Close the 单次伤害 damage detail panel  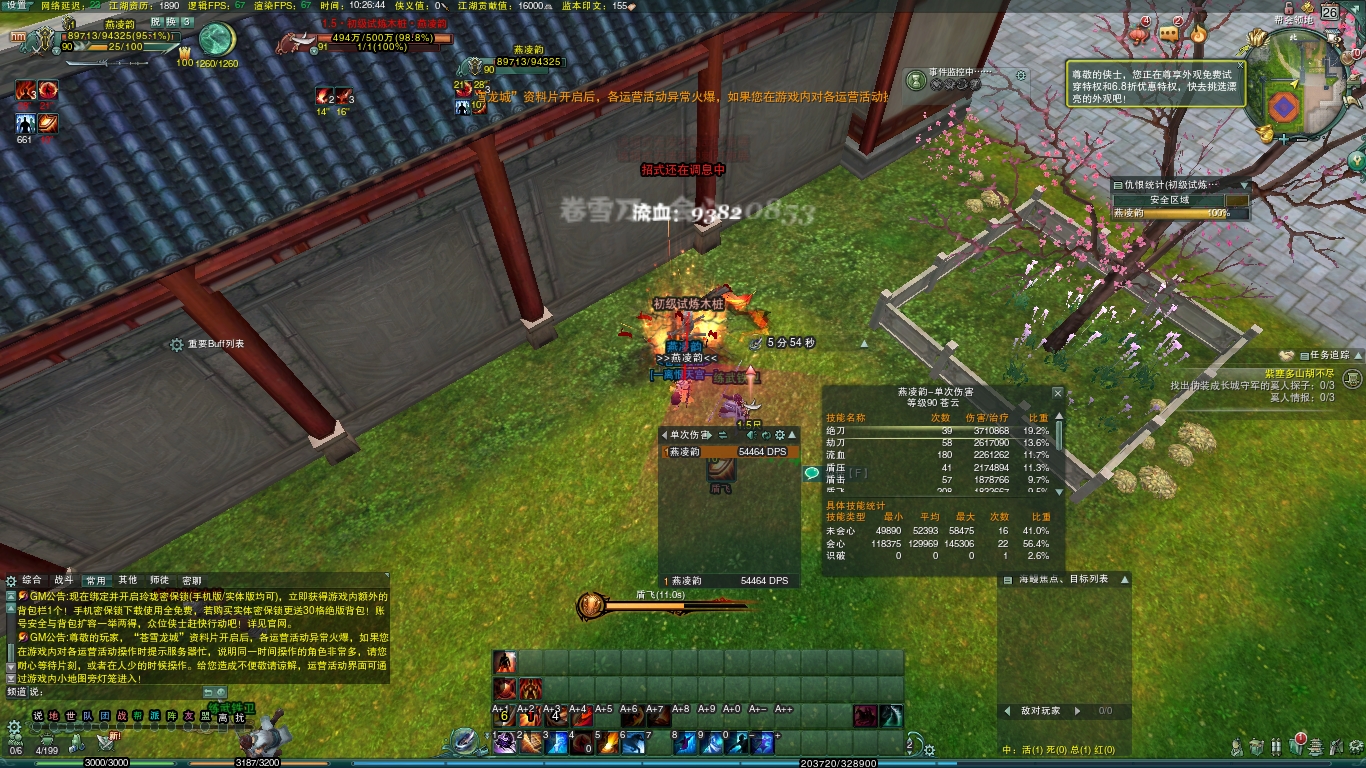pyautogui.click(x=1058, y=394)
